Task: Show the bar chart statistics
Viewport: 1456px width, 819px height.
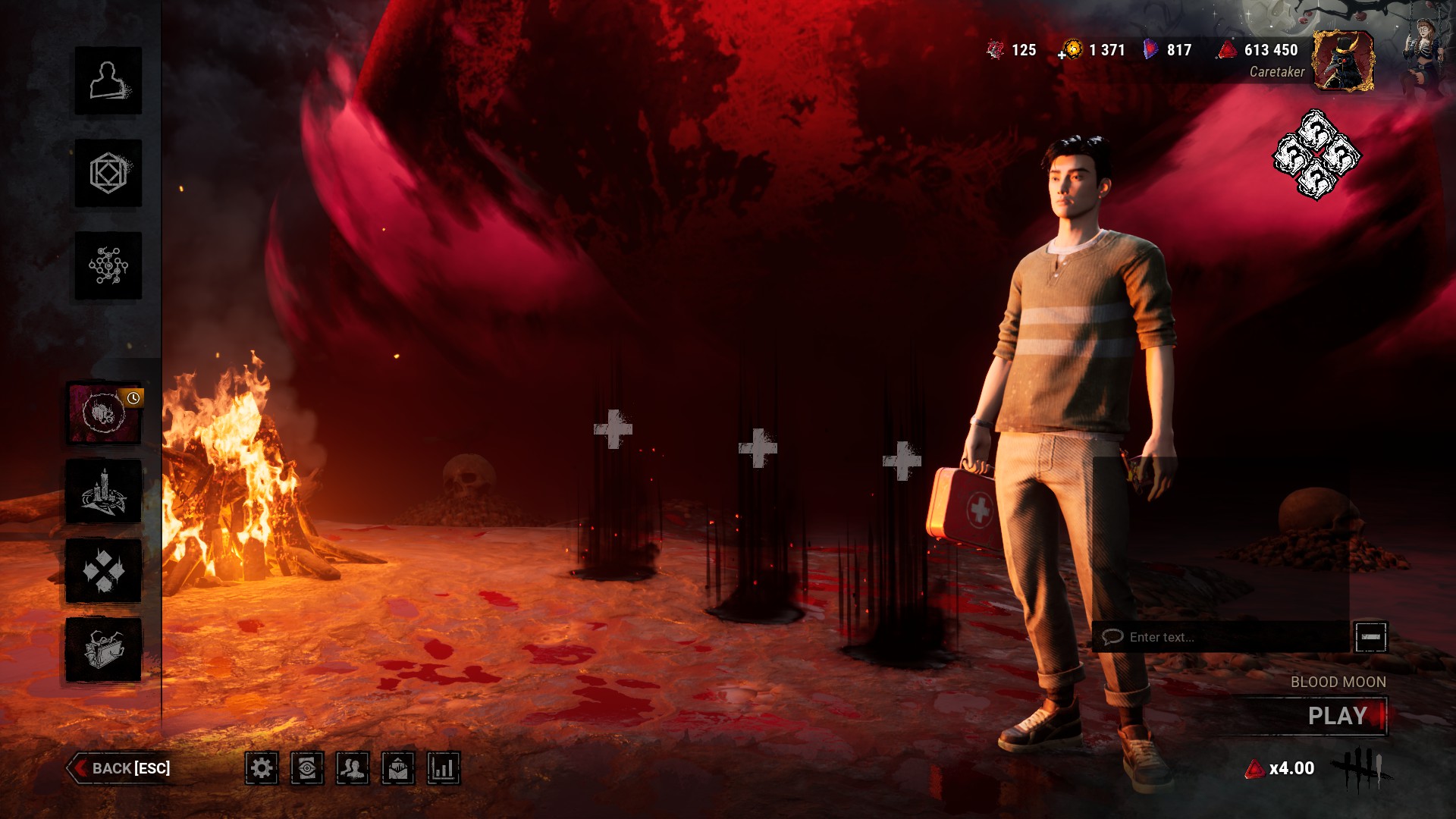Action: (444, 769)
